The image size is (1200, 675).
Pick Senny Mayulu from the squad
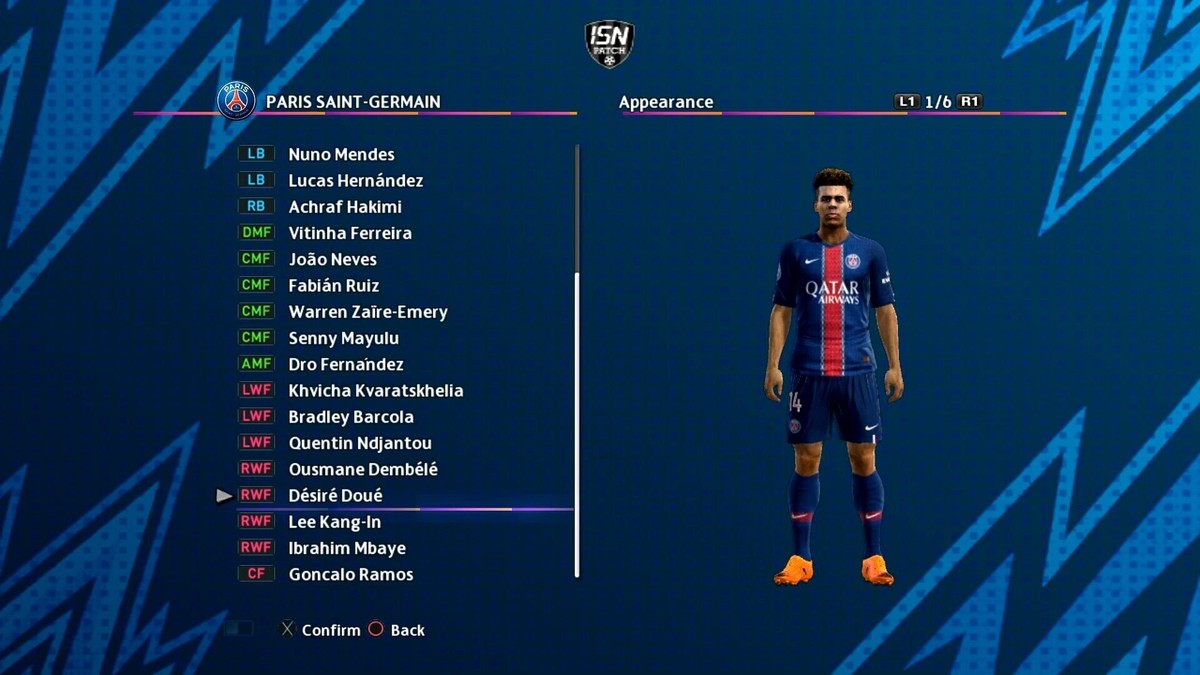(343, 338)
